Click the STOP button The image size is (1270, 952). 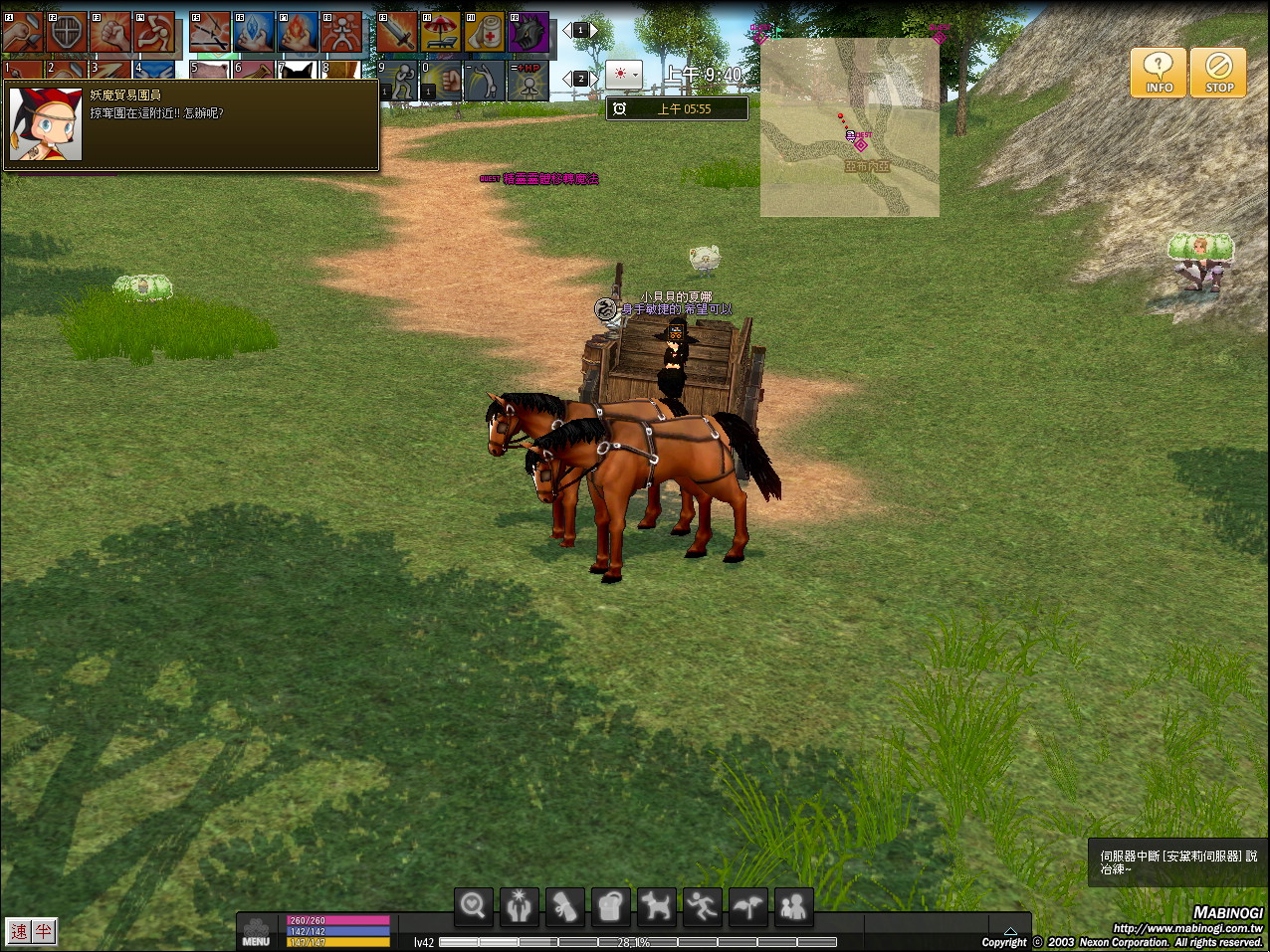point(1218,73)
